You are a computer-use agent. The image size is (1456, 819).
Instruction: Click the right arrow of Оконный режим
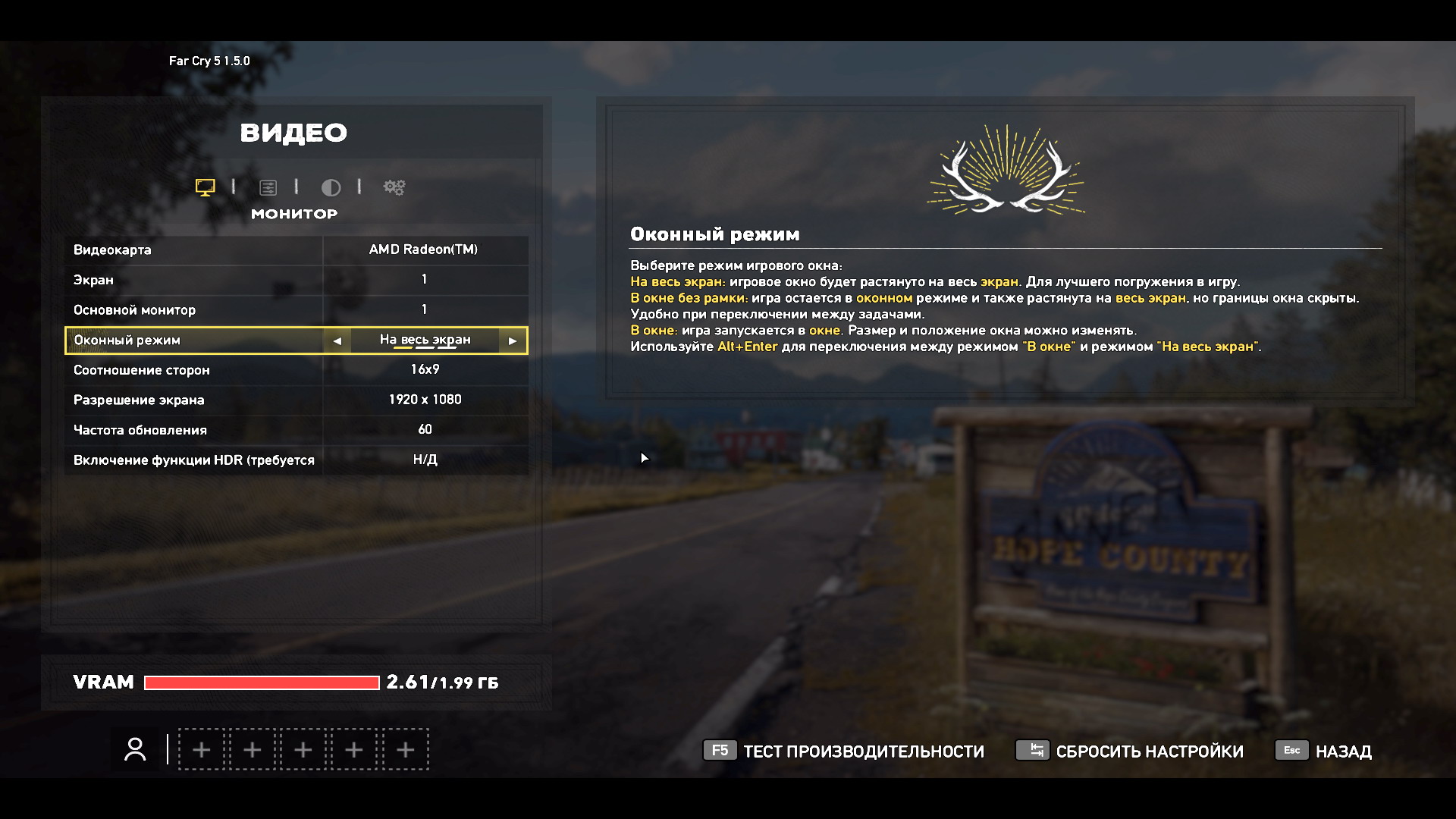coord(513,340)
